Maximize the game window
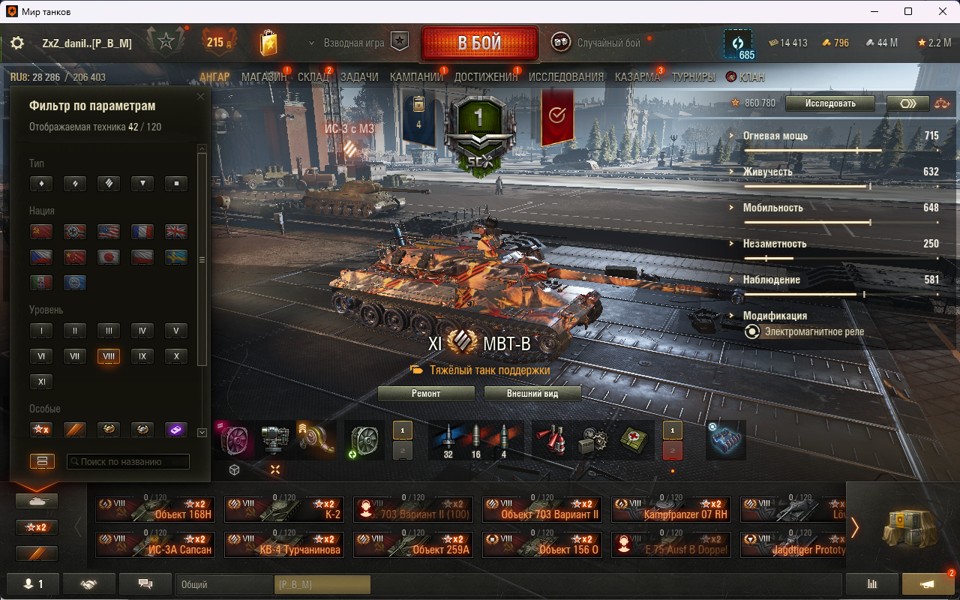This screenshot has width=960, height=600. coord(908,11)
